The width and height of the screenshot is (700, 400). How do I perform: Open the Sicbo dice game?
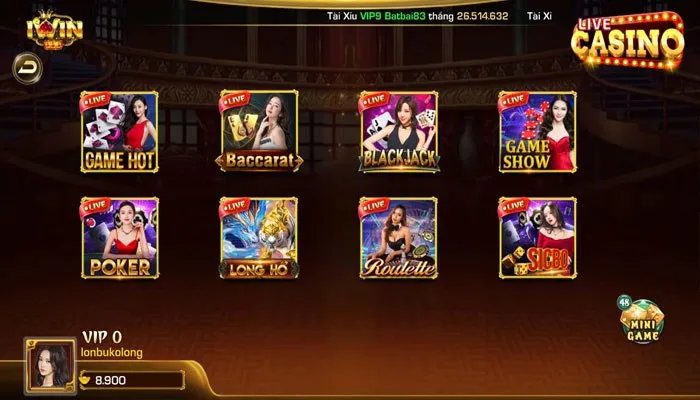pyautogui.click(x=537, y=237)
